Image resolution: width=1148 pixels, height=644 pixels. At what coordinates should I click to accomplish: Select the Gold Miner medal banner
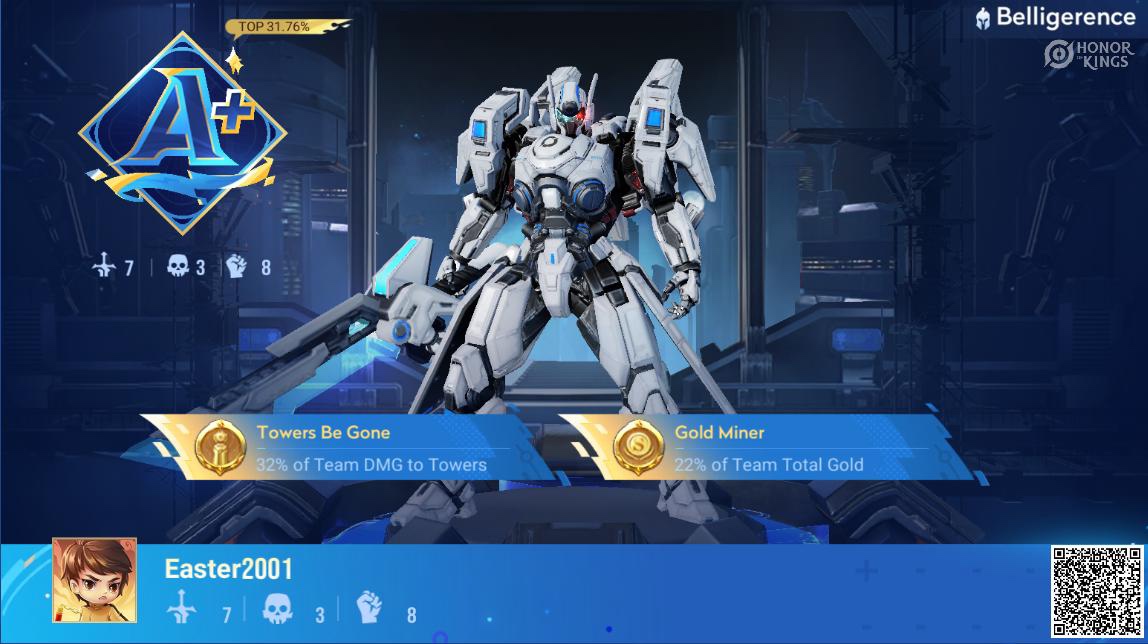(x=765, y=447)
